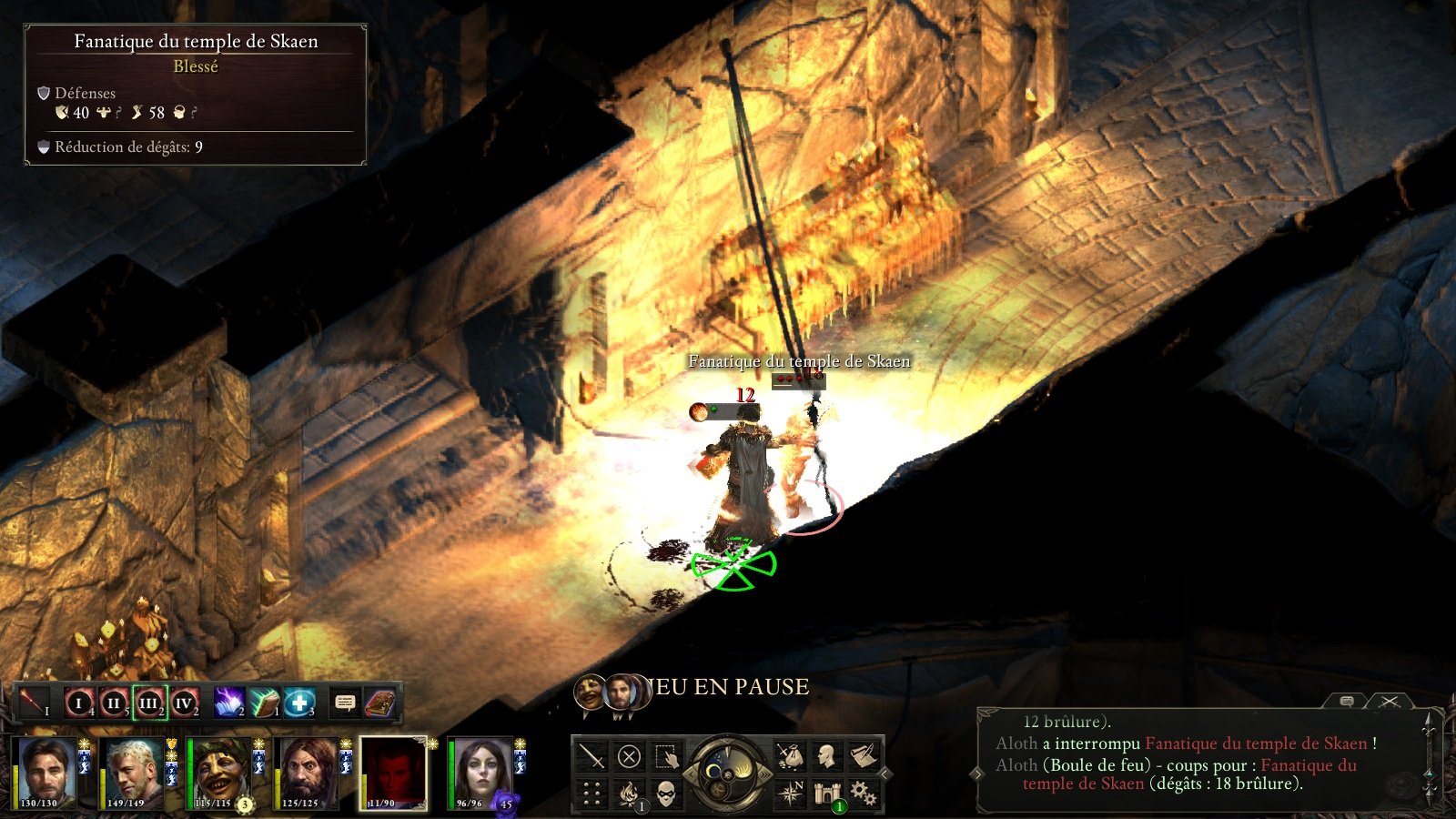Open the level I spells group
The height and width of the screenshot is (819, 1456).
pos(79,703)
